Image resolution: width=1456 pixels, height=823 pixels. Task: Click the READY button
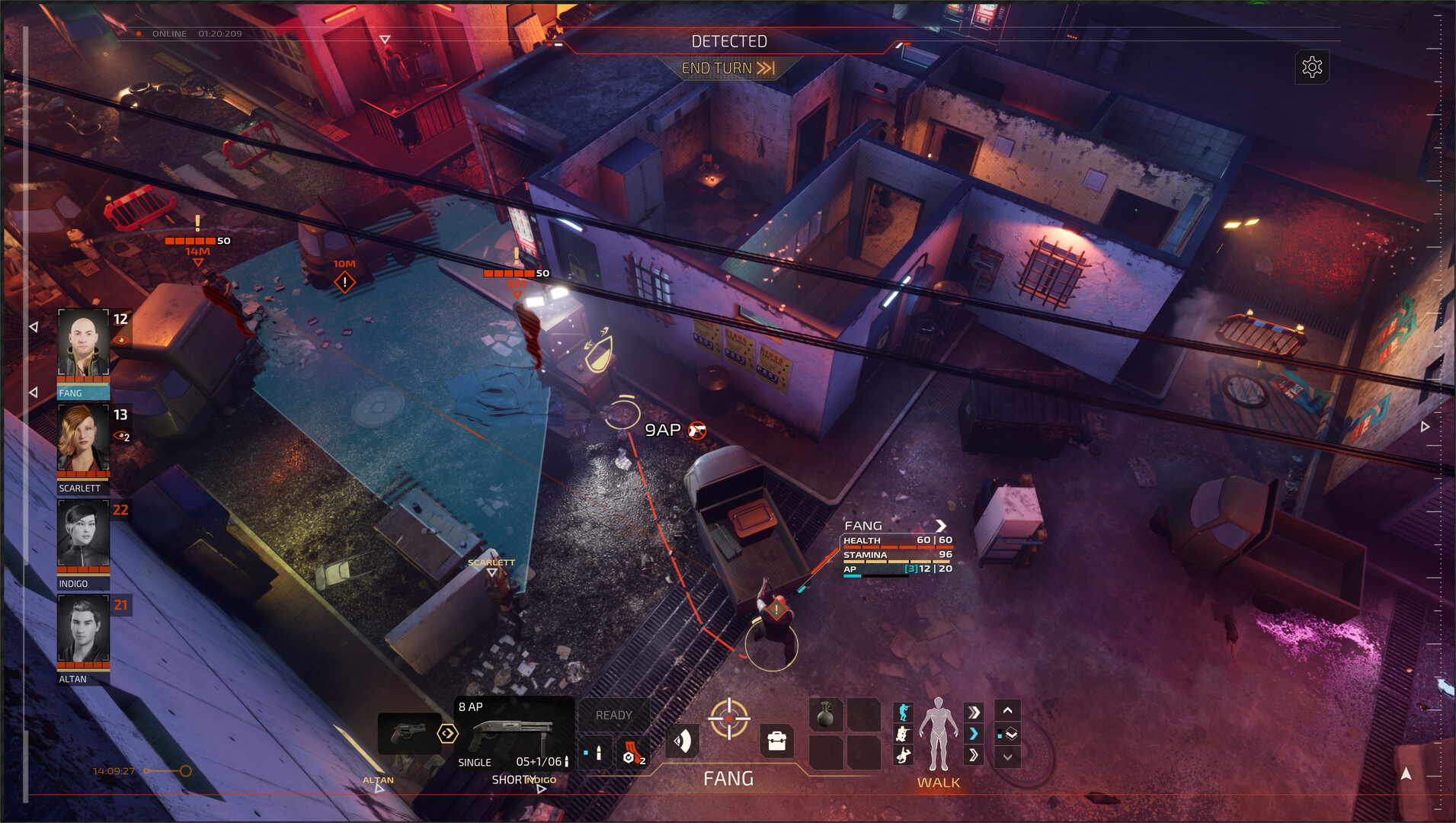point(614,715)
